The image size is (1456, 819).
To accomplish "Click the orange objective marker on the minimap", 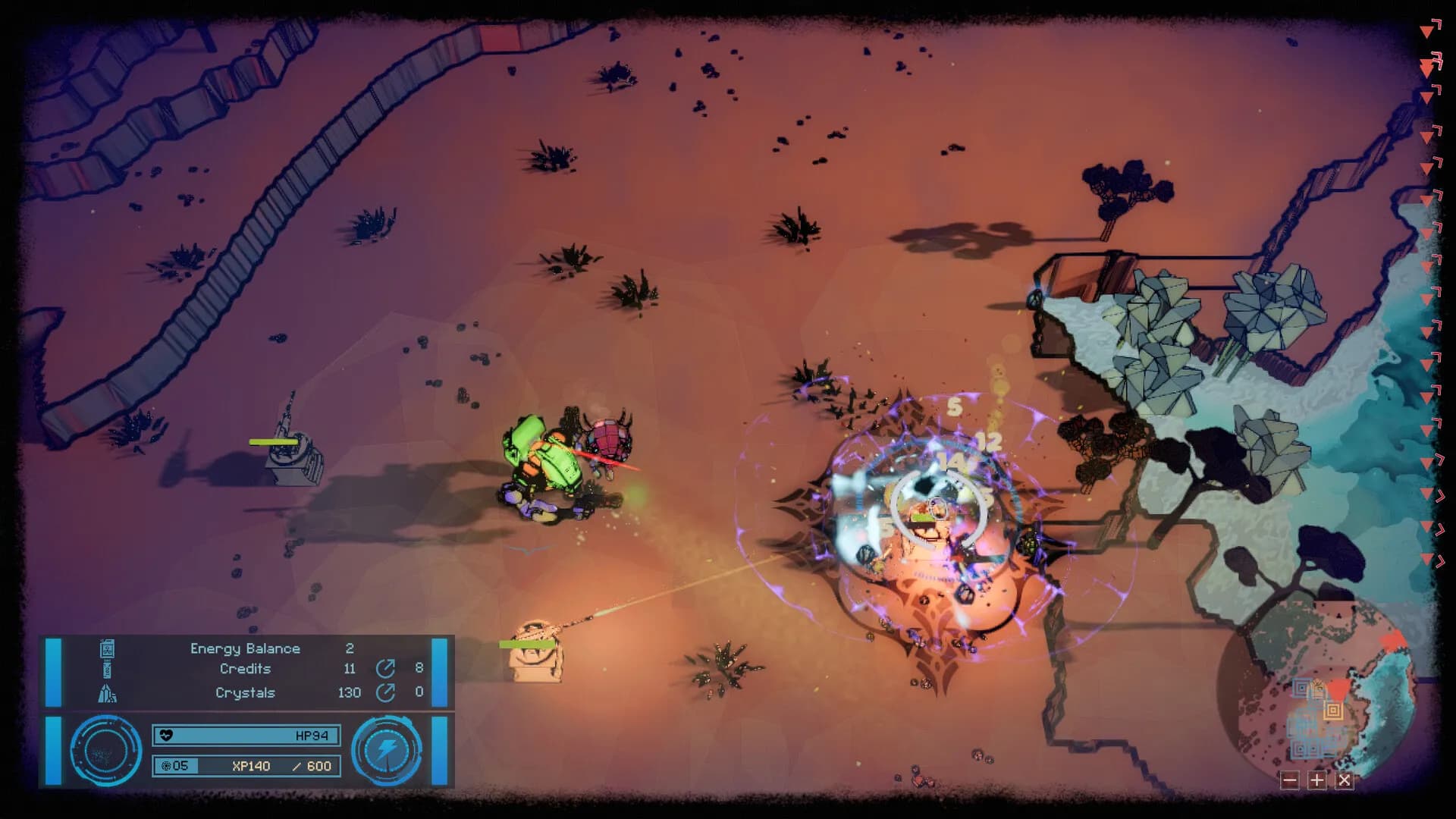I will pos(1336,689).
